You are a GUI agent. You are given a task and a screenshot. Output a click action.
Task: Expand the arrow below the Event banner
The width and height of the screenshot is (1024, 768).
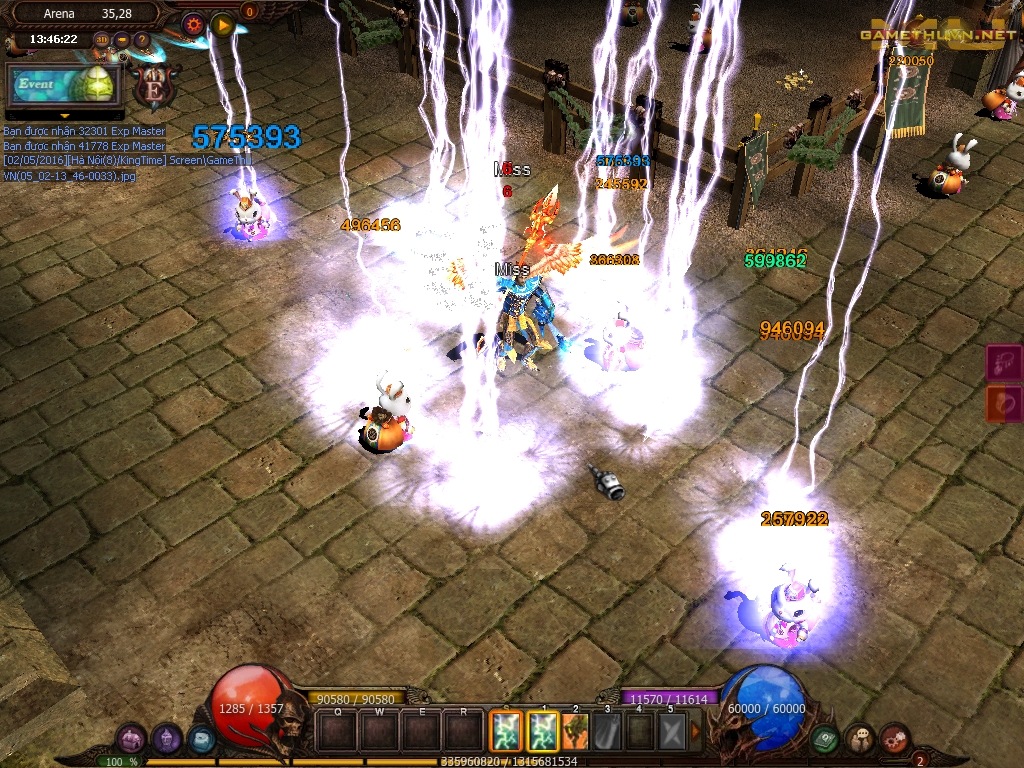tap(64, 116)
